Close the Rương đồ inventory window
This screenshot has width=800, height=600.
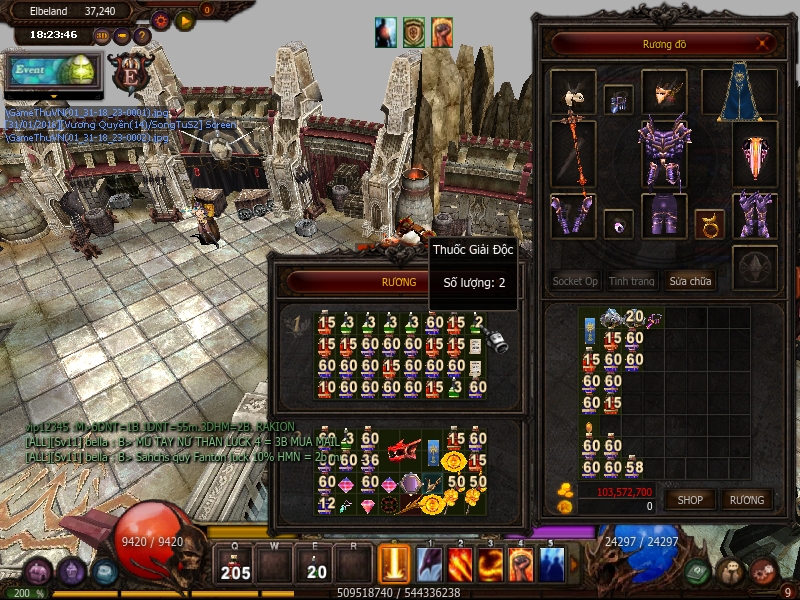coord(764,44)
